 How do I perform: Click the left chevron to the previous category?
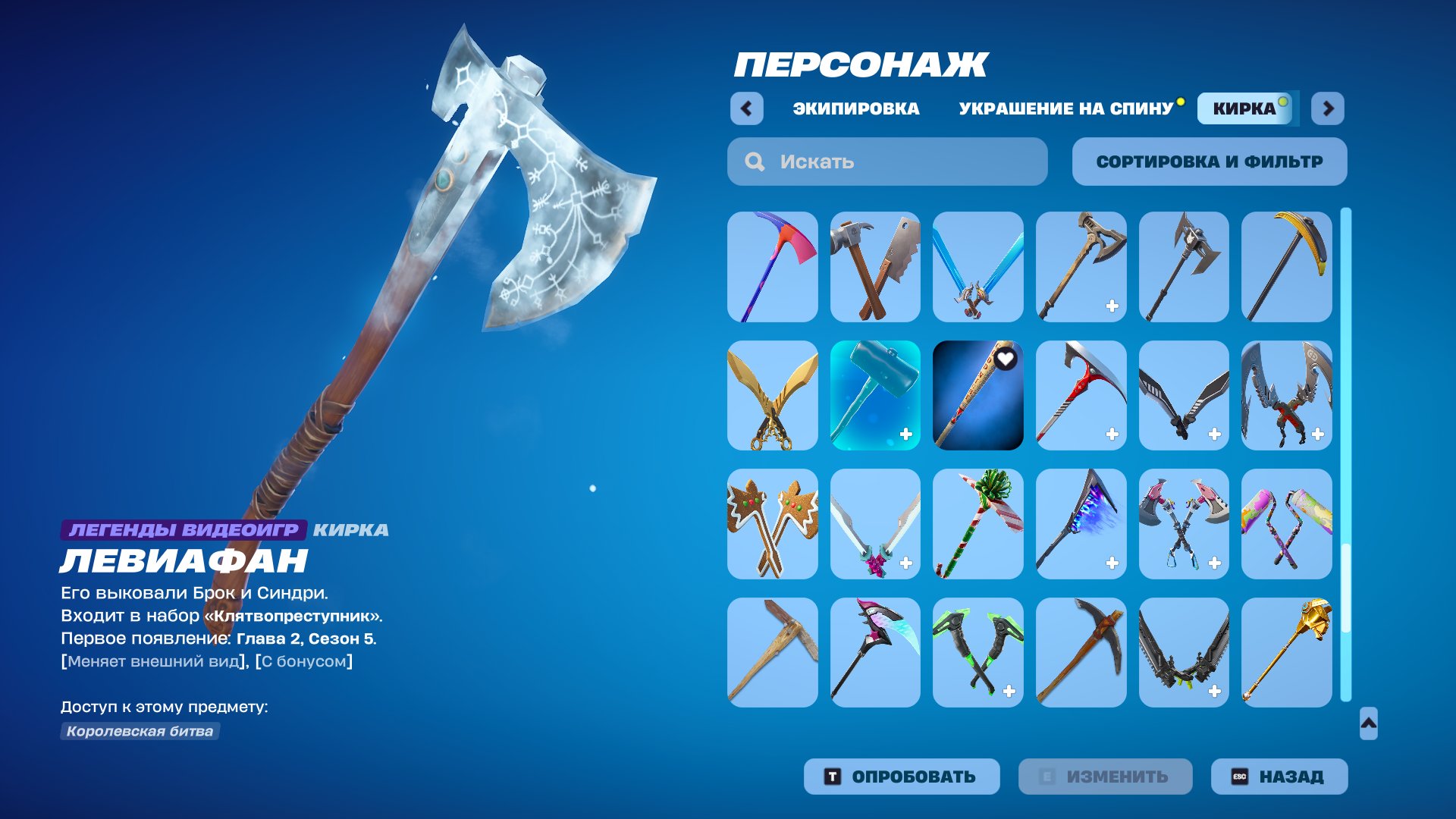(x=747, y=108)
